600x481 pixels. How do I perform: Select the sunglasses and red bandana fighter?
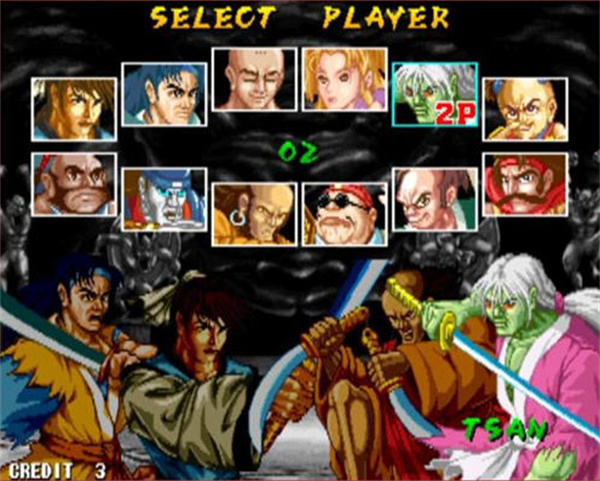(x=344, y=214)
